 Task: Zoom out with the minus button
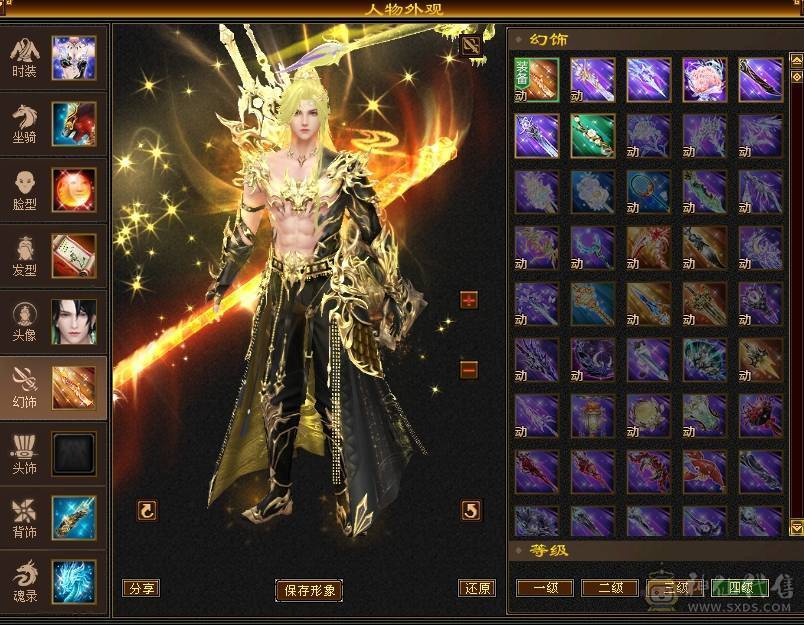469,370
